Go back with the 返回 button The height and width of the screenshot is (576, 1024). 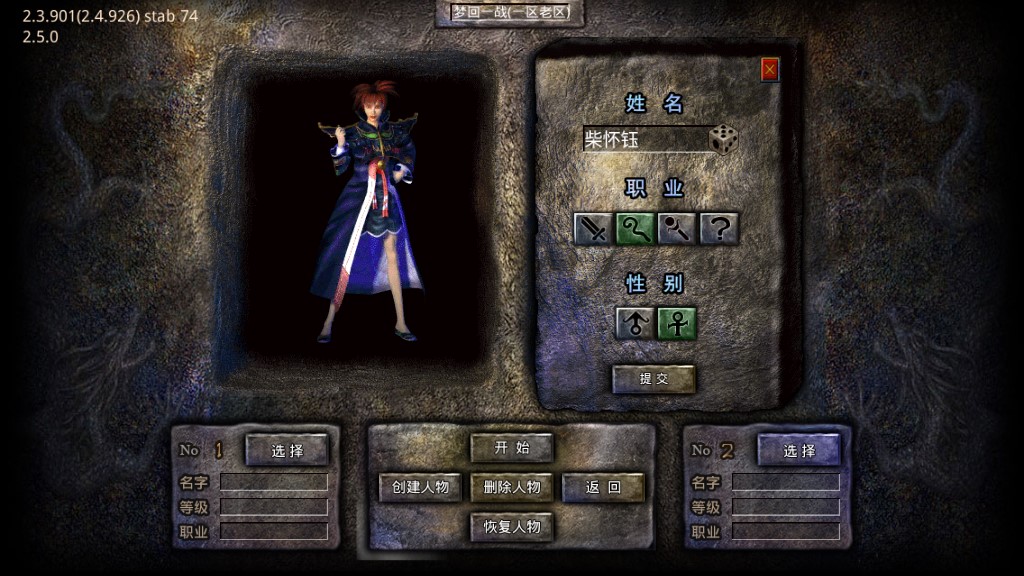[x=603, y=487]
